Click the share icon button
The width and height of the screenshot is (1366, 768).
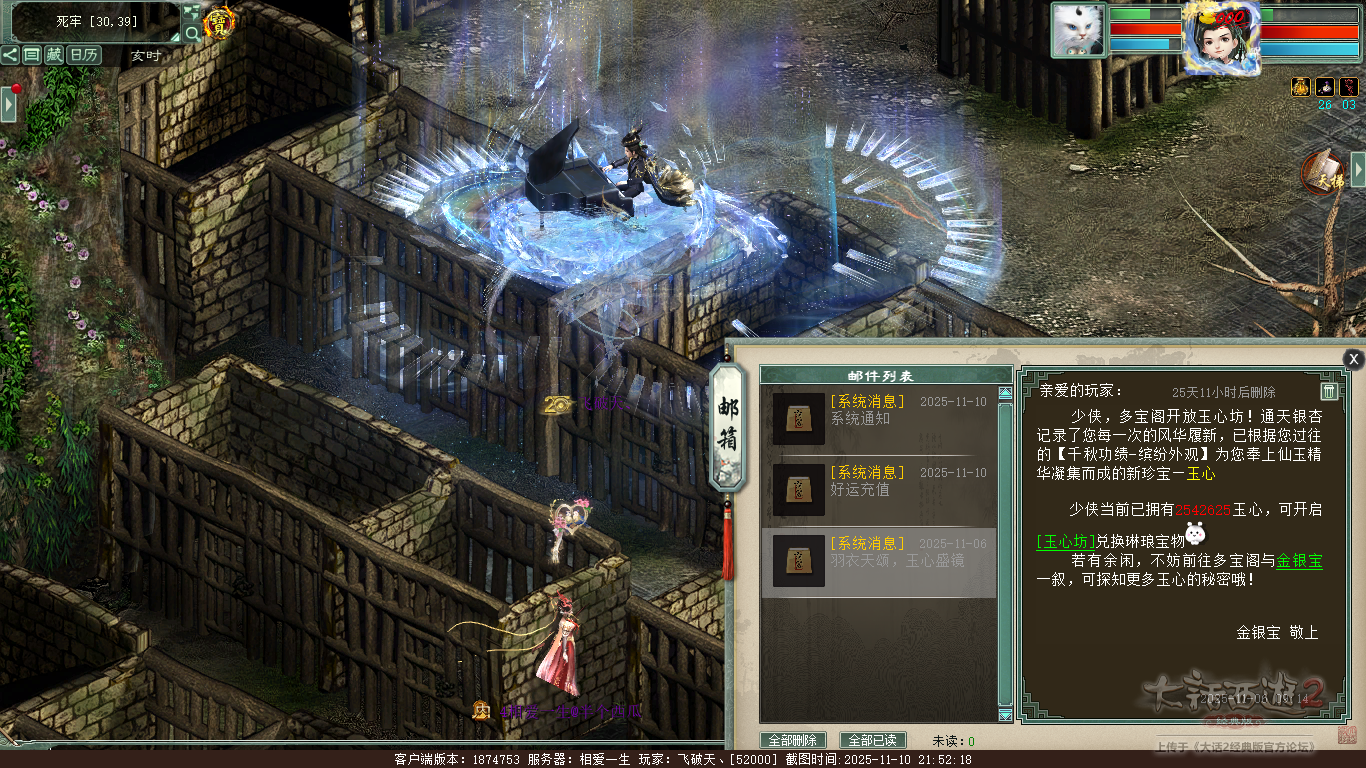pyautogui.click(x=10, y=55)
